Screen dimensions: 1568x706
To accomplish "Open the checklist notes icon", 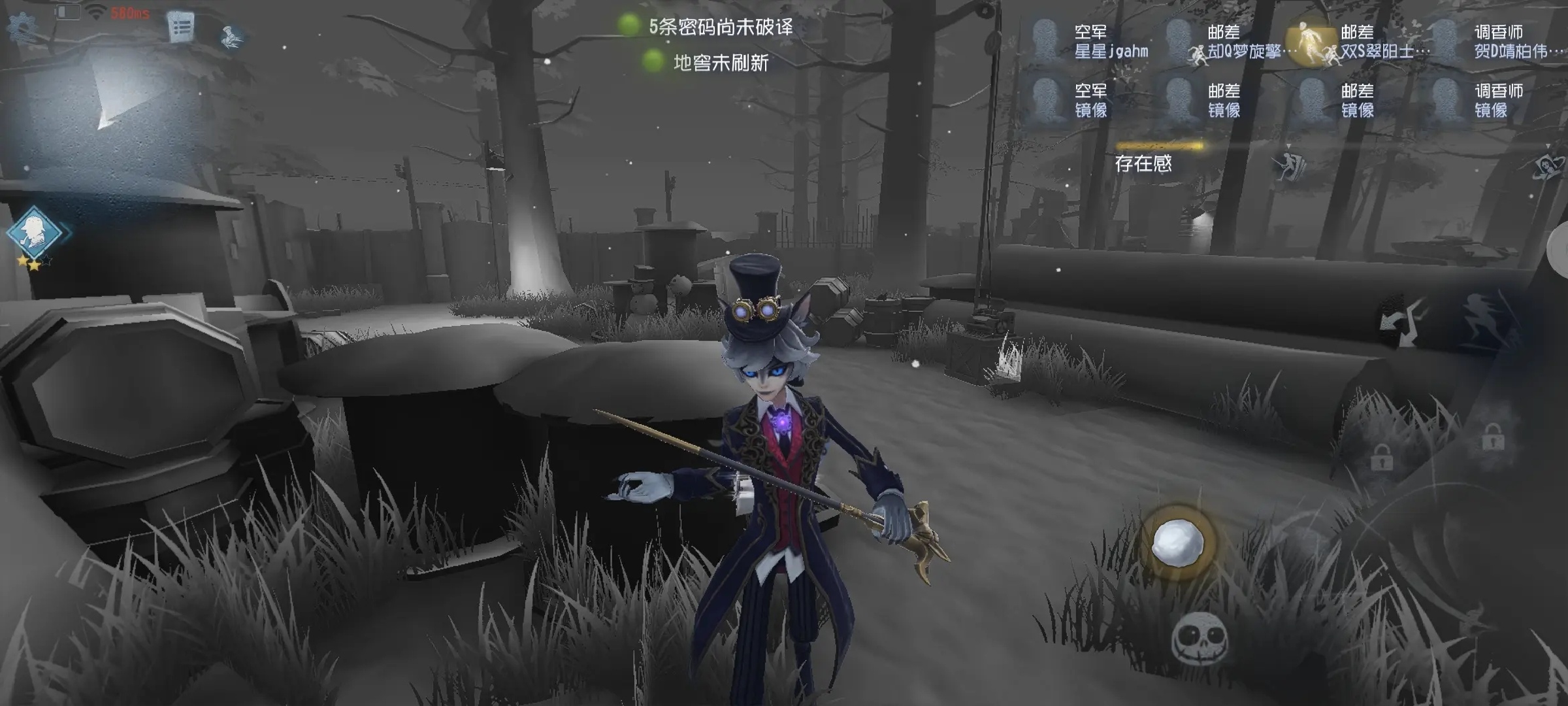I will tap(181, 27).
